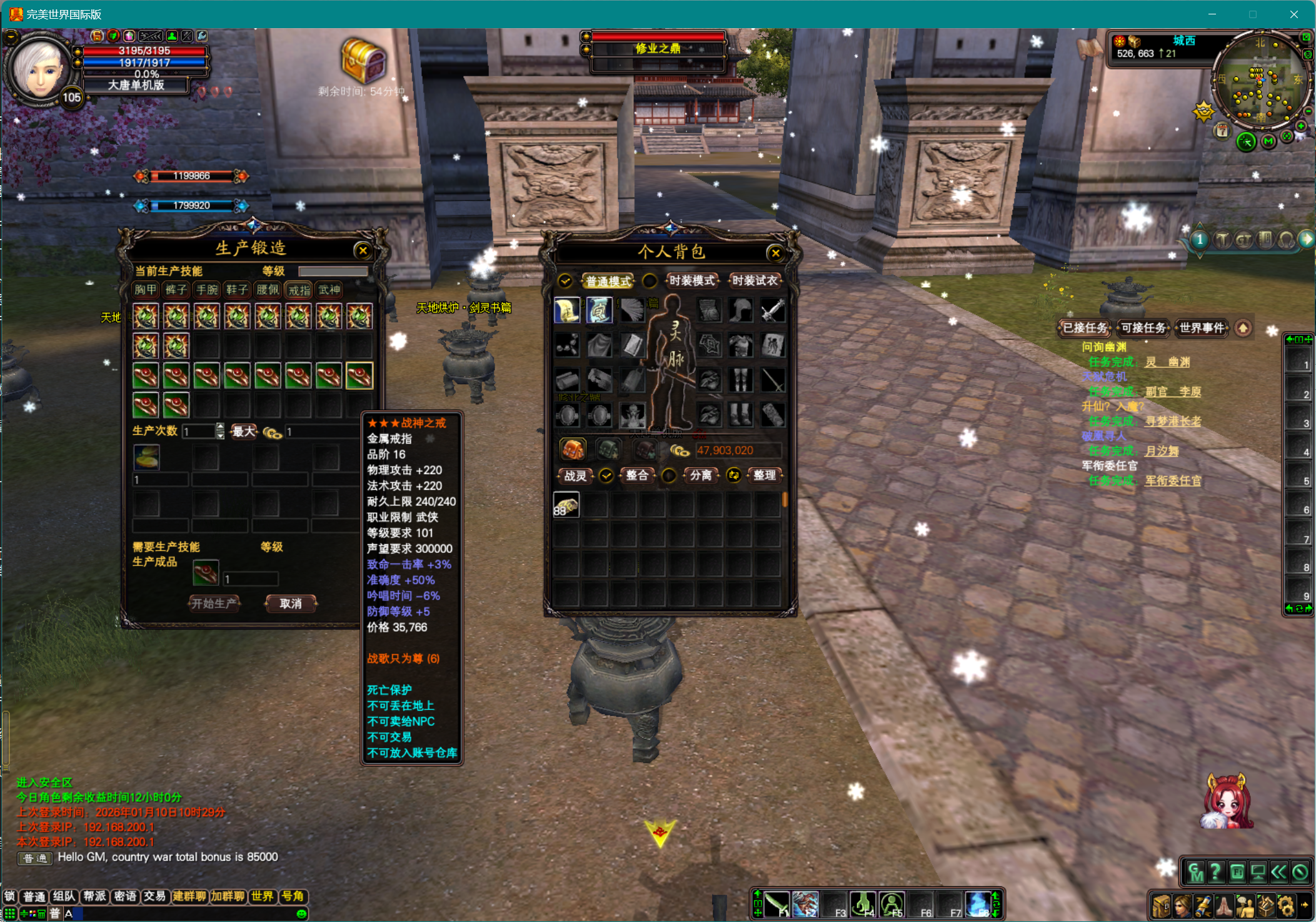Click the 战灵 button in inventory
Image resolution: width=1316 pixels, height=922 pixels.
[x=575, y=475]
